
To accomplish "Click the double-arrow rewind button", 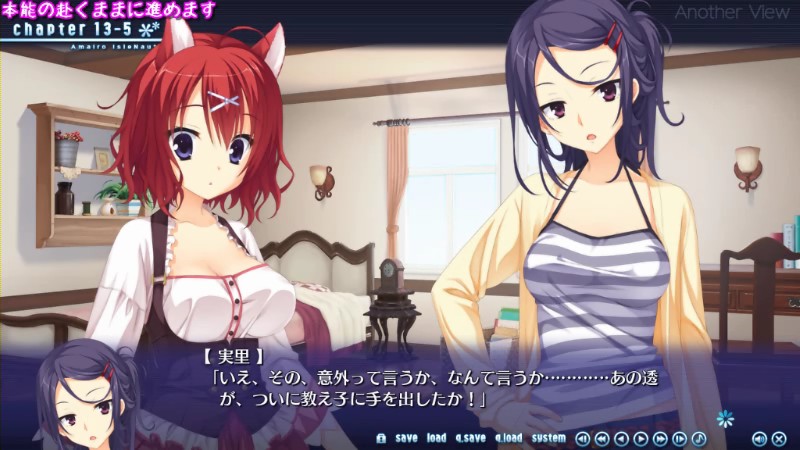I will pos(602,438).
